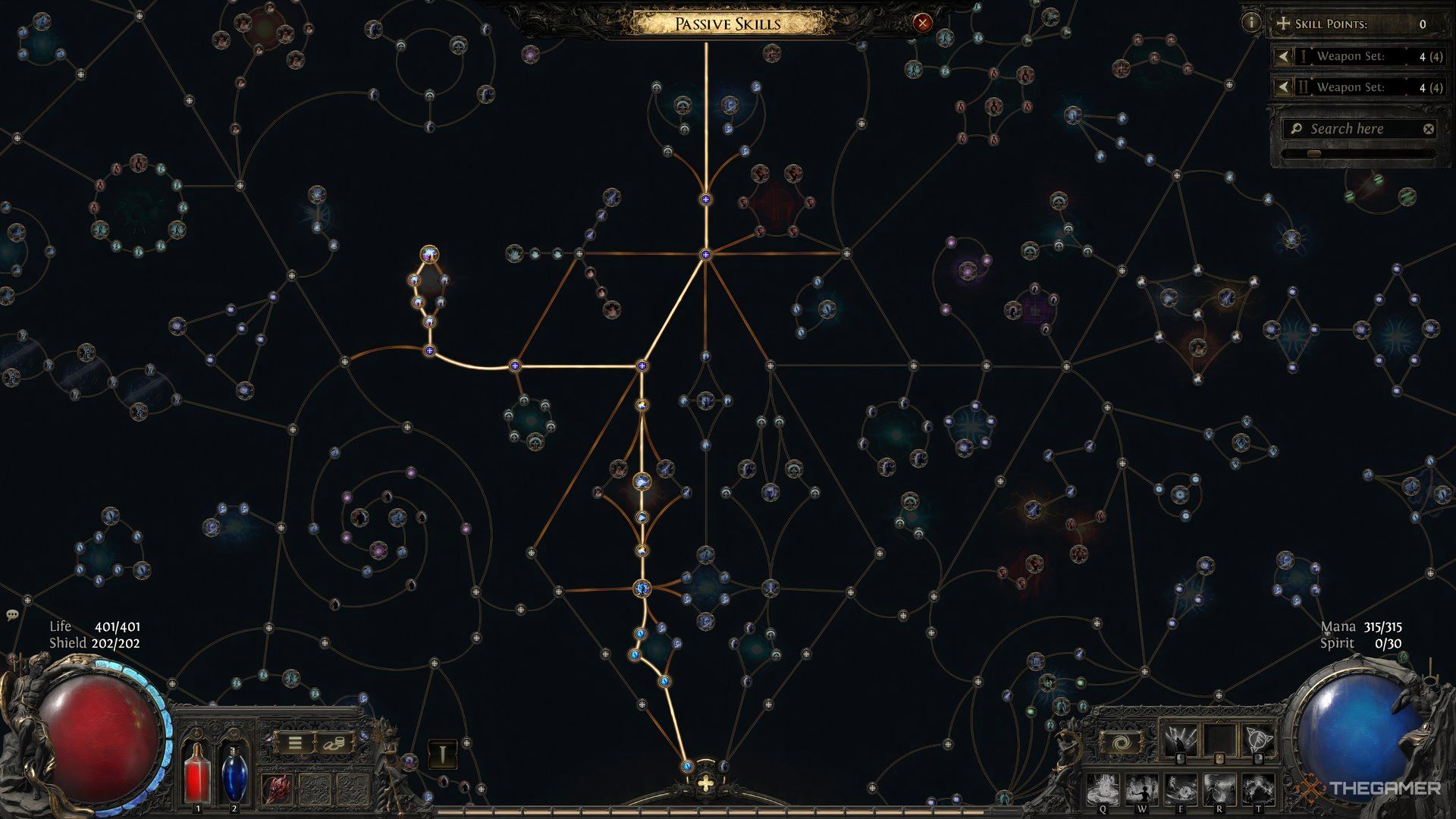The height and width of the screenshot is (819, 1456).
Task: Click the weapon set I swap indicator
Action: (443, 754)
